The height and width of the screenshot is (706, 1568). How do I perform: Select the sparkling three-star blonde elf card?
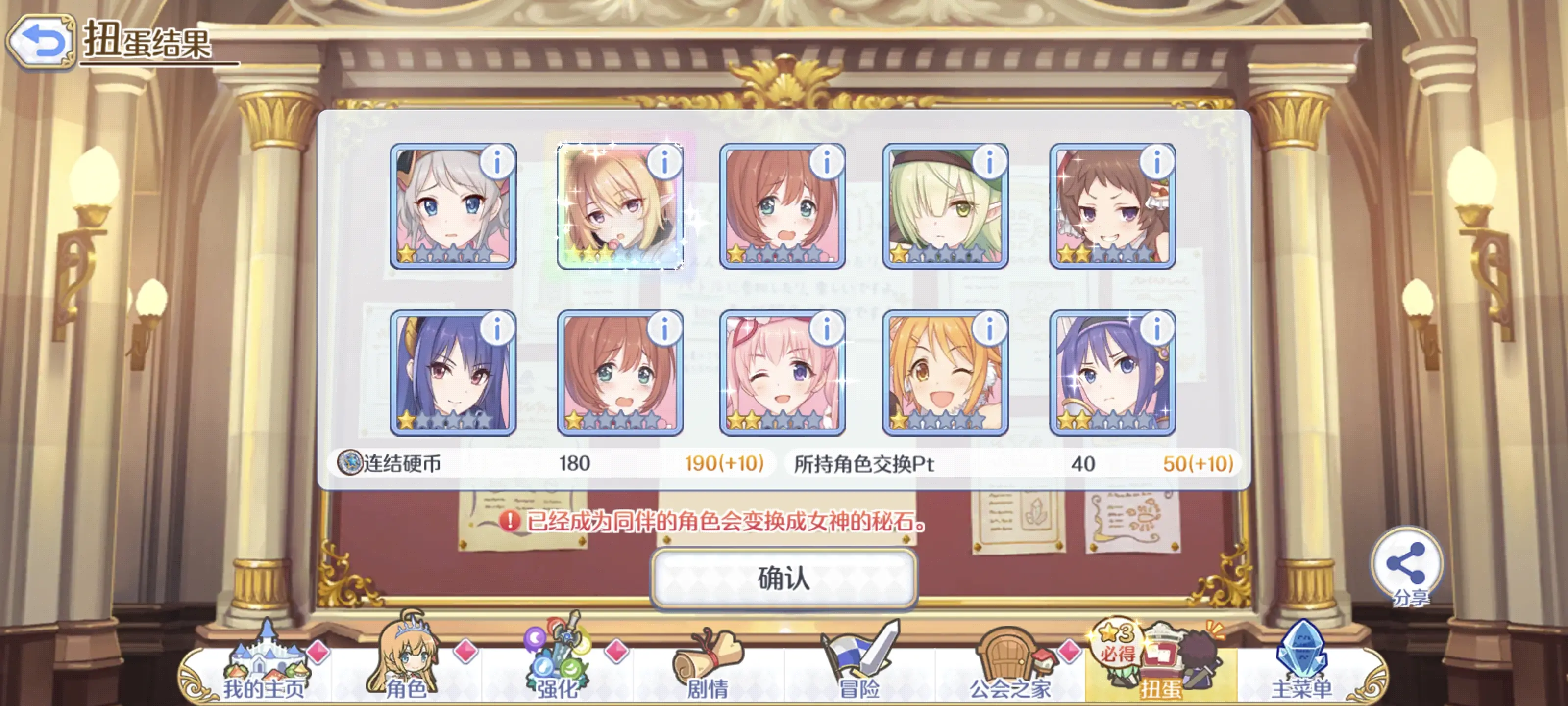point(619,207)
